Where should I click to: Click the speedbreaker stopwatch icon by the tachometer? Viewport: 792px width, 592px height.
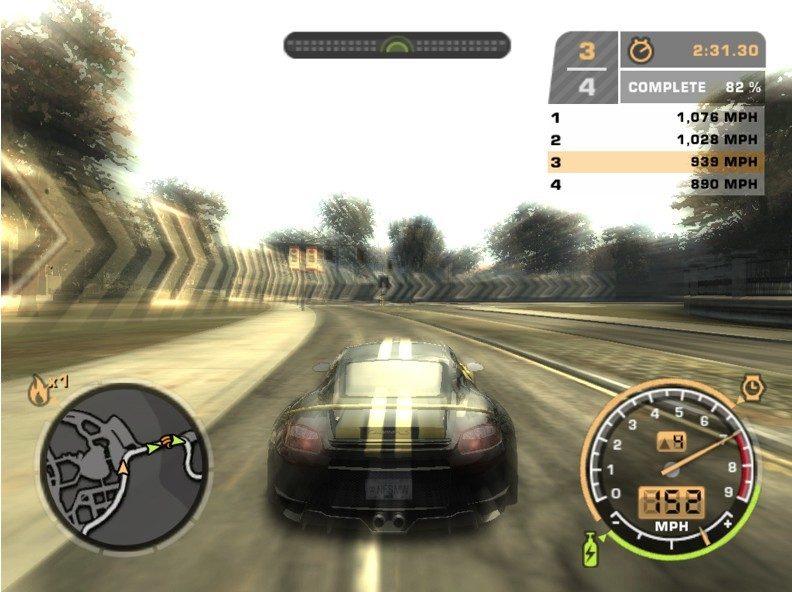click(x=752, y=388)
